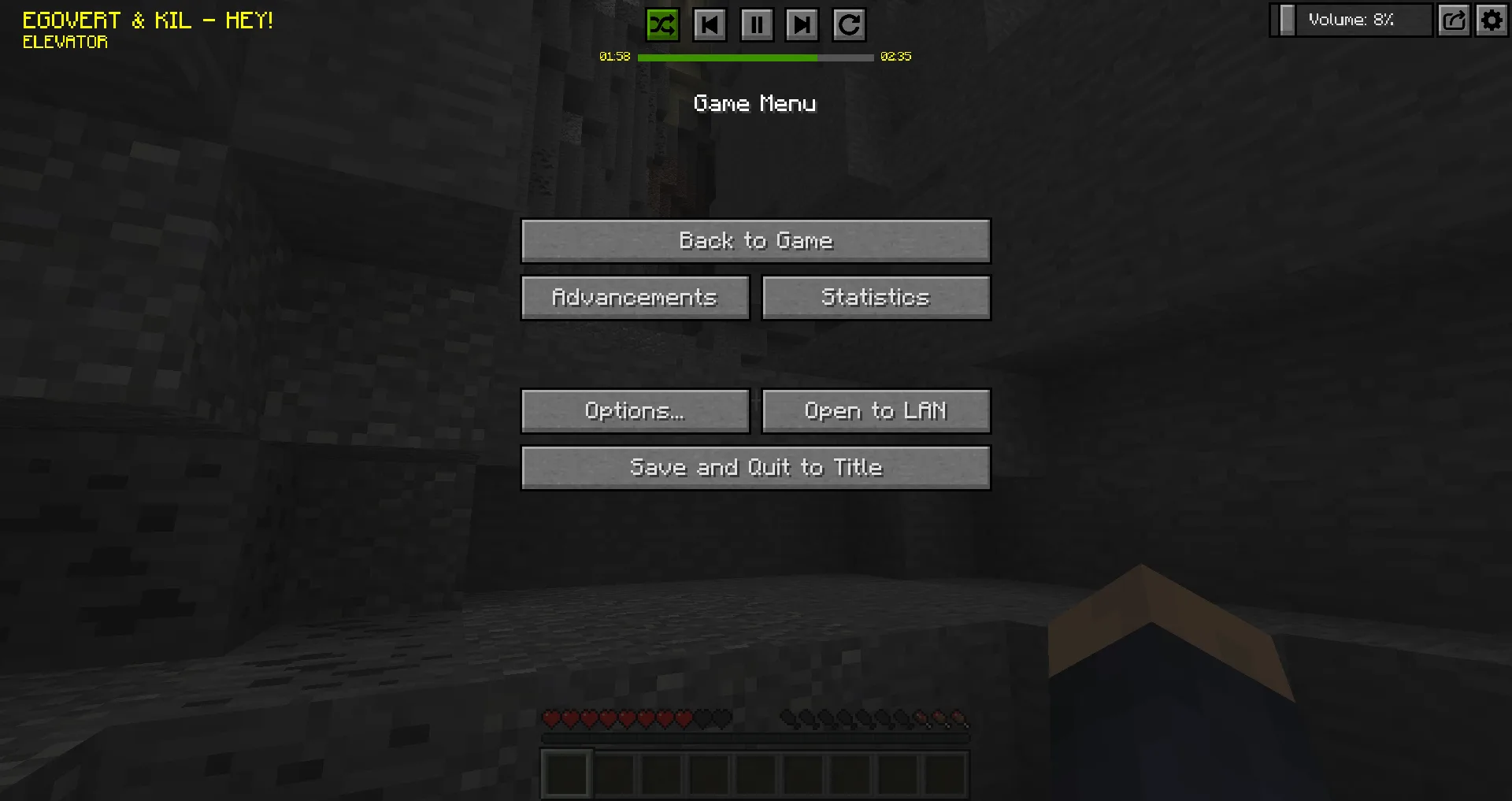Open the Options menu
The height and width of the screenshot is (801, 1512).
click(635, 410)
